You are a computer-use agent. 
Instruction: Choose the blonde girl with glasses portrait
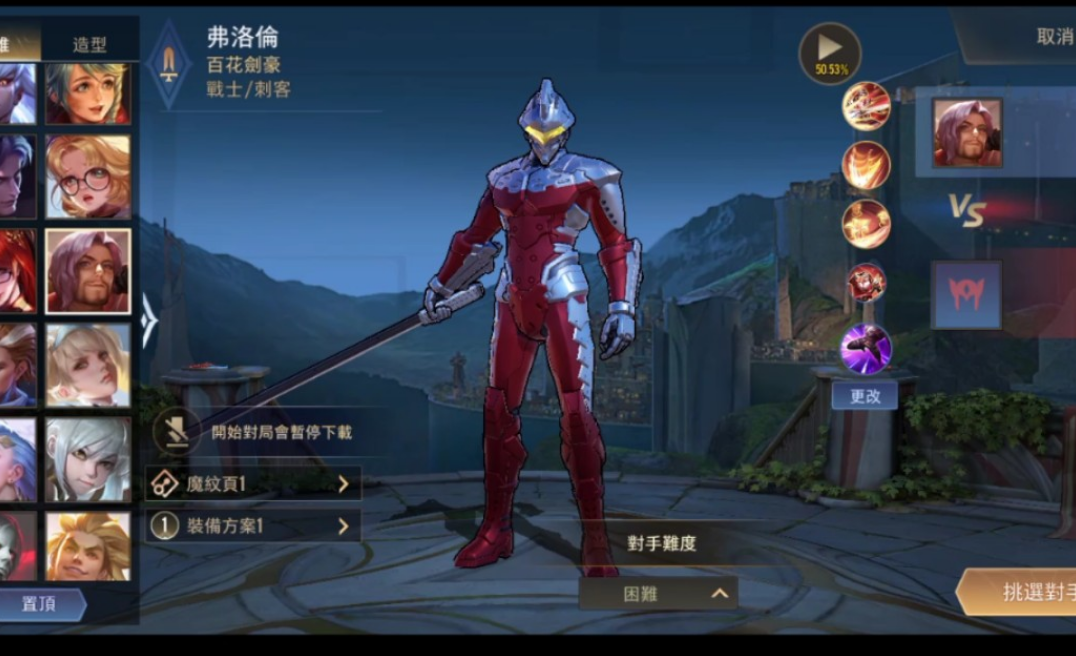(x=87, y=177)
